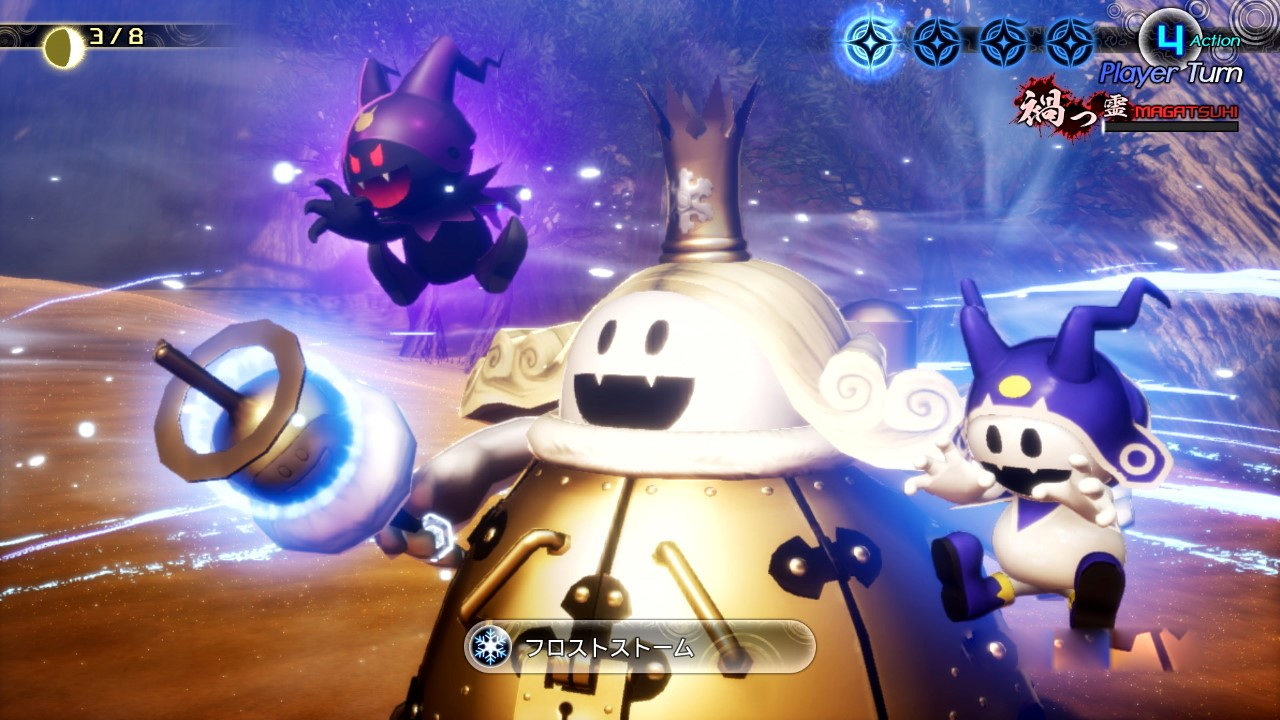Click the snowflake ice element icon
Viewport: 1280px width, 720px height.
click(490, 646)
